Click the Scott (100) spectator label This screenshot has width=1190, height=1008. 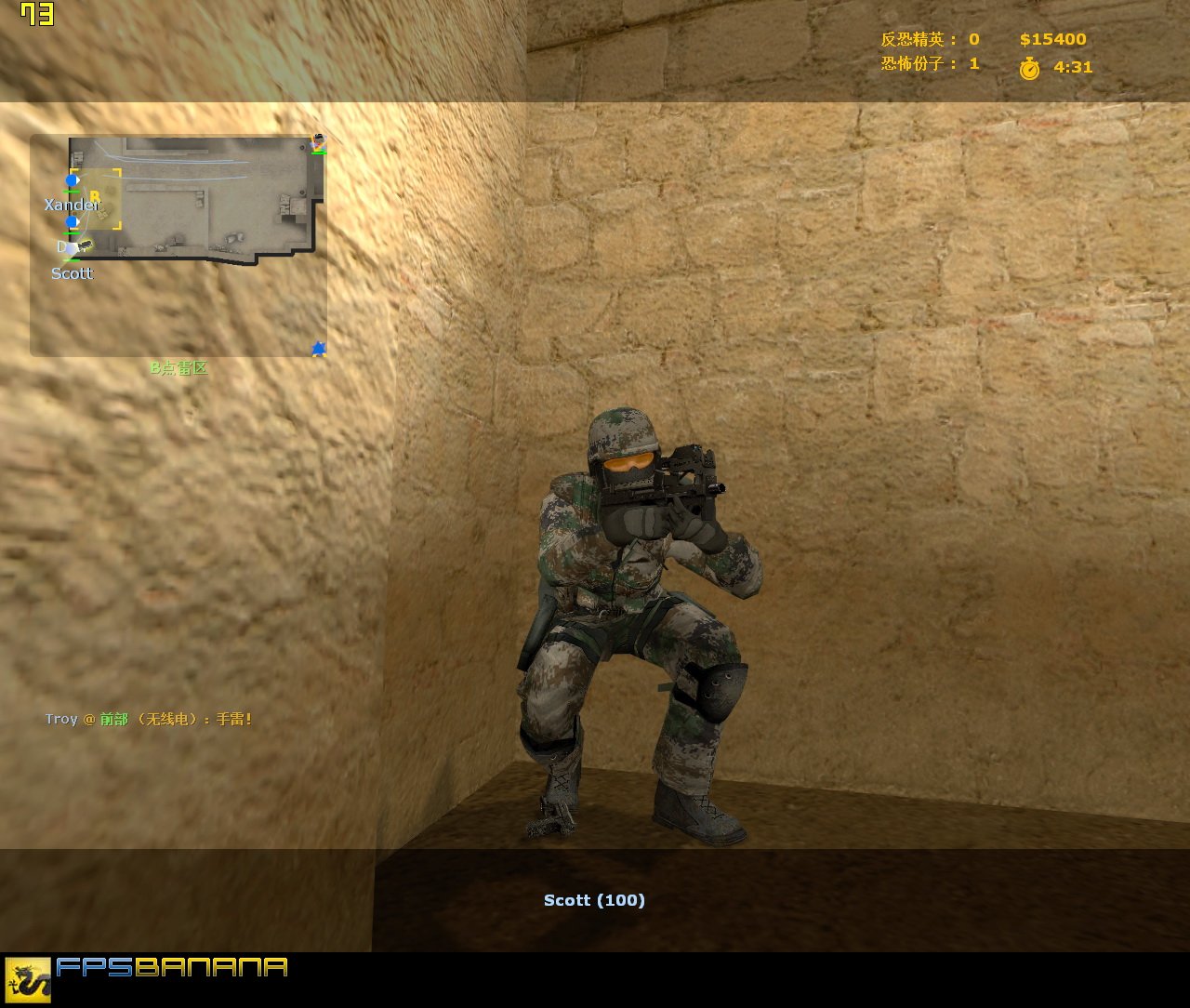pyautogui.click(x=594, y=899)
